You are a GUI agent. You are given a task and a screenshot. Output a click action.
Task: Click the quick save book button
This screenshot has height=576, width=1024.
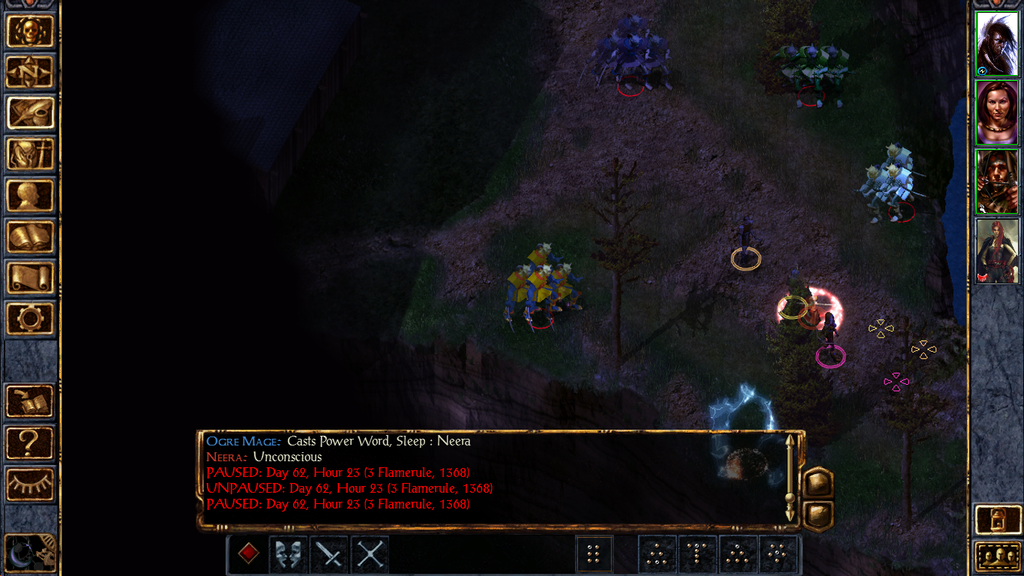pyautogui.click(x=30, y=401)
